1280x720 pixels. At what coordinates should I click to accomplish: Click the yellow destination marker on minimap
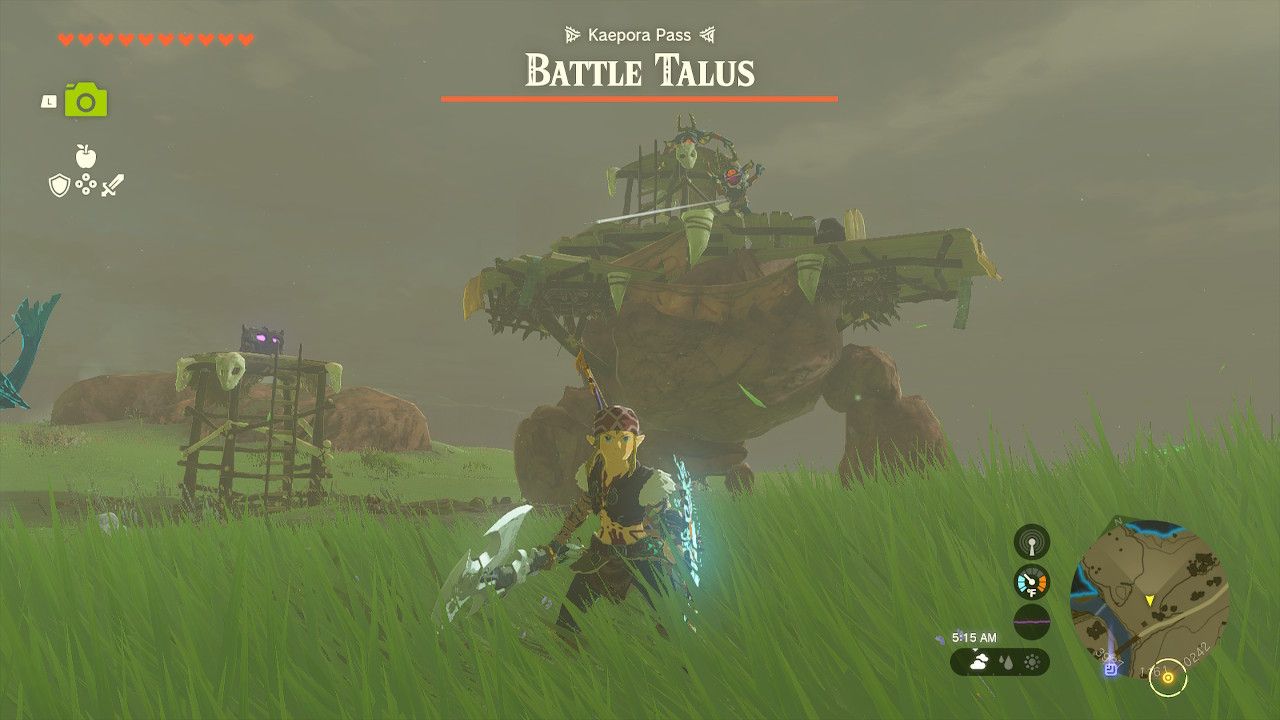[1149, 599]
